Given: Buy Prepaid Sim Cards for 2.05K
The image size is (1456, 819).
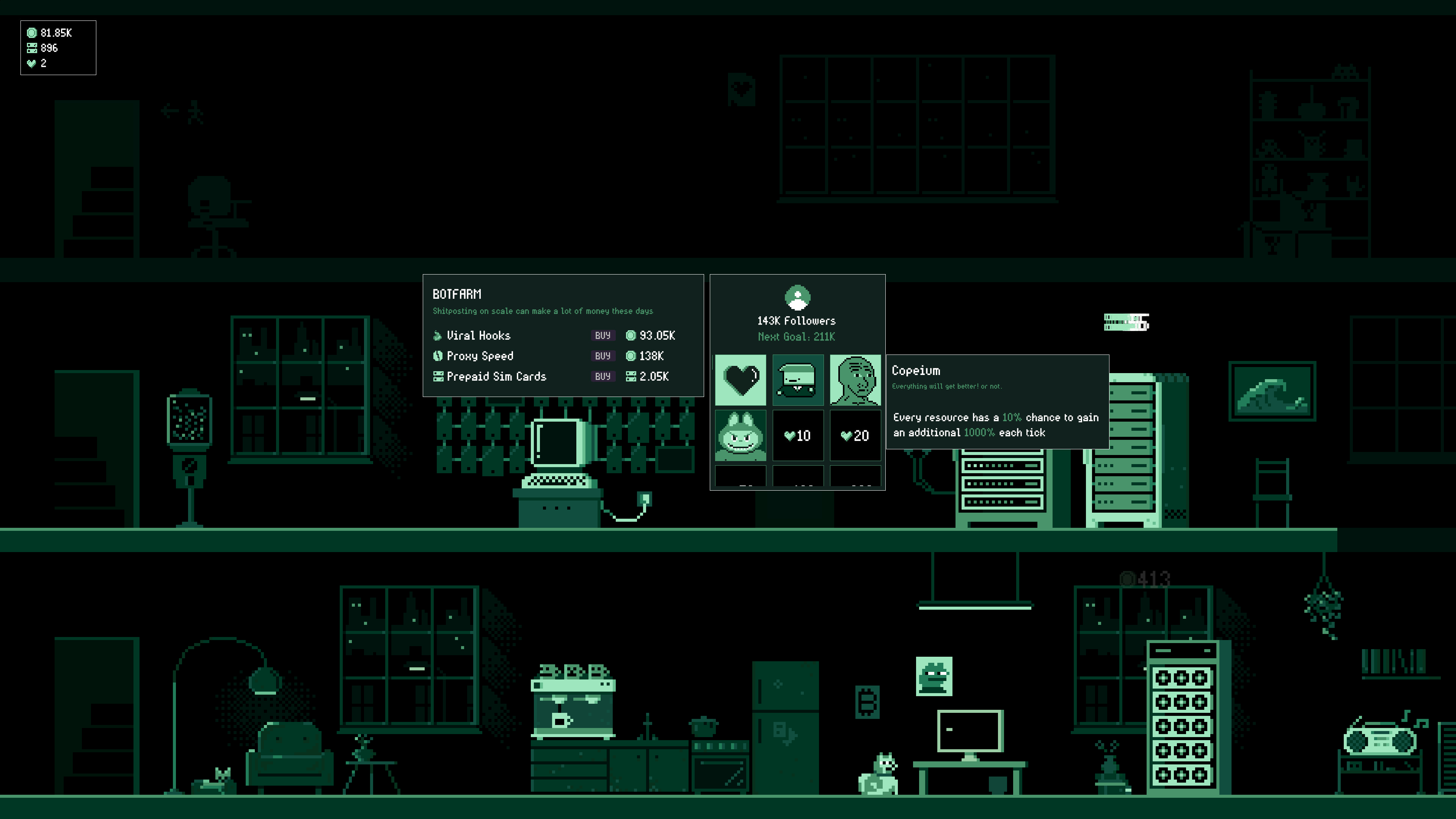Looking at the screenshot, I should click(602, 377).
